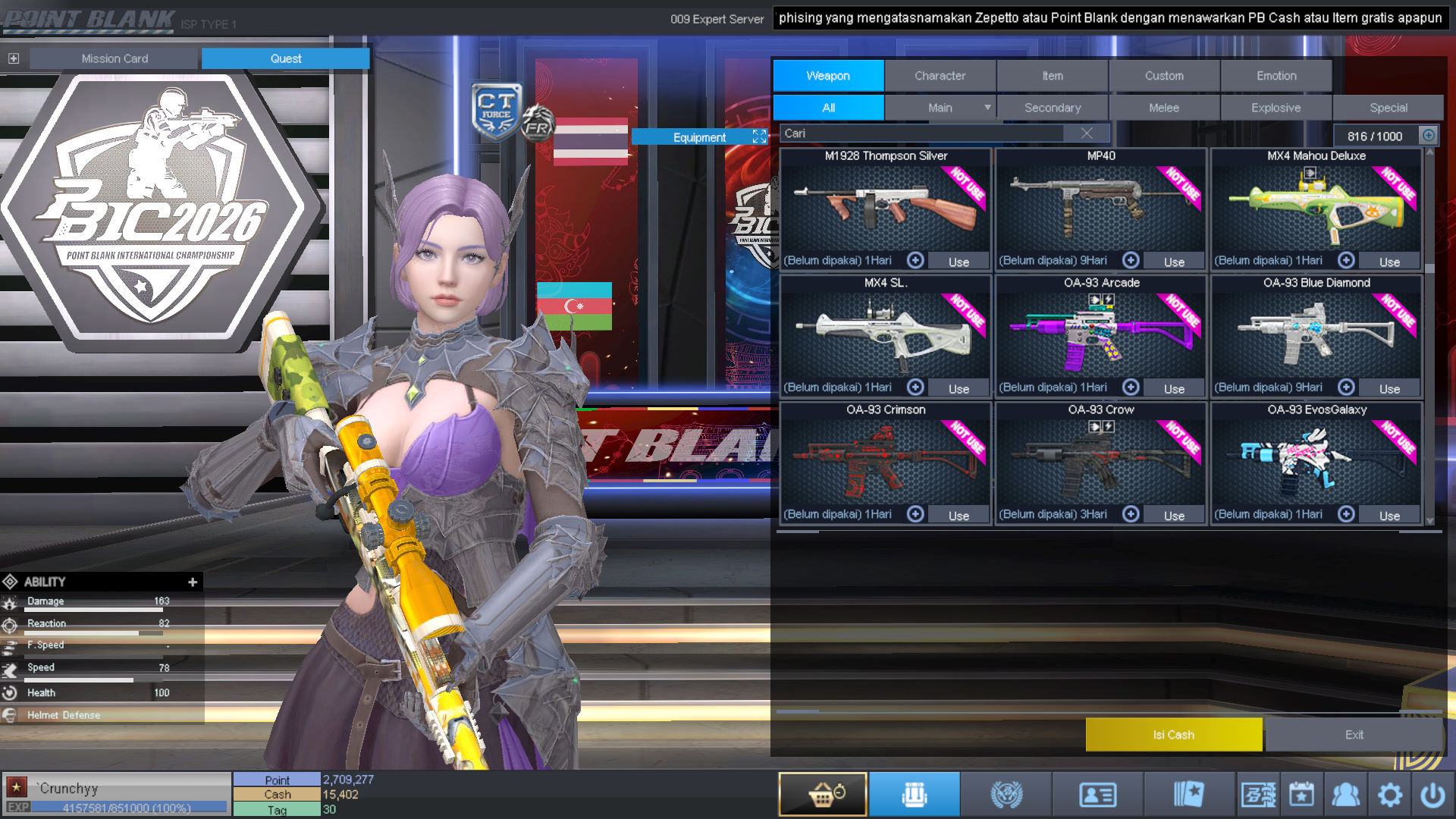Open the gear settings icon
This screenshot has height=819, width=1456.
coord(1389,795)
